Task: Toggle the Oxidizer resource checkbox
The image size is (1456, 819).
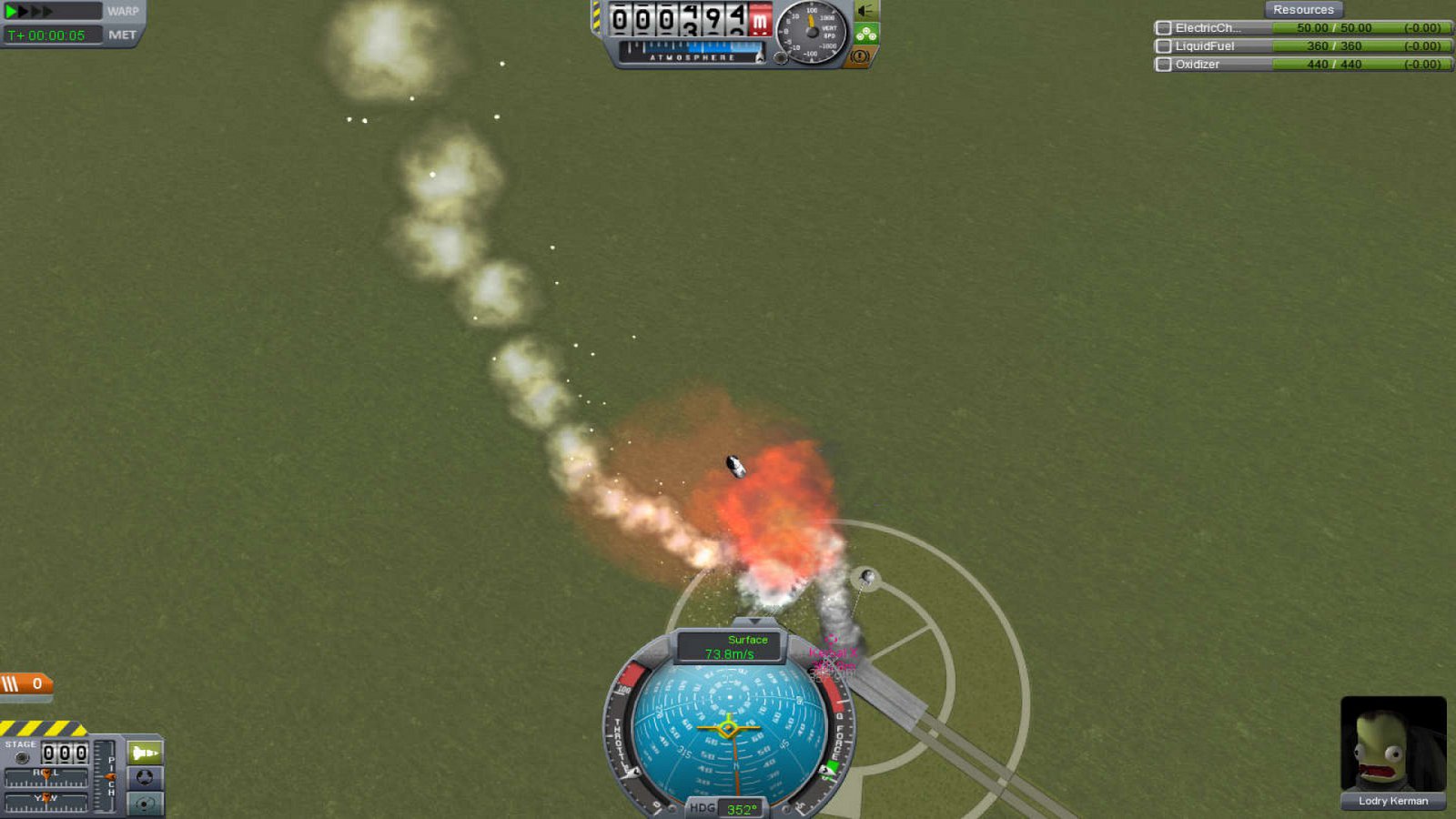Action: 1163,65
